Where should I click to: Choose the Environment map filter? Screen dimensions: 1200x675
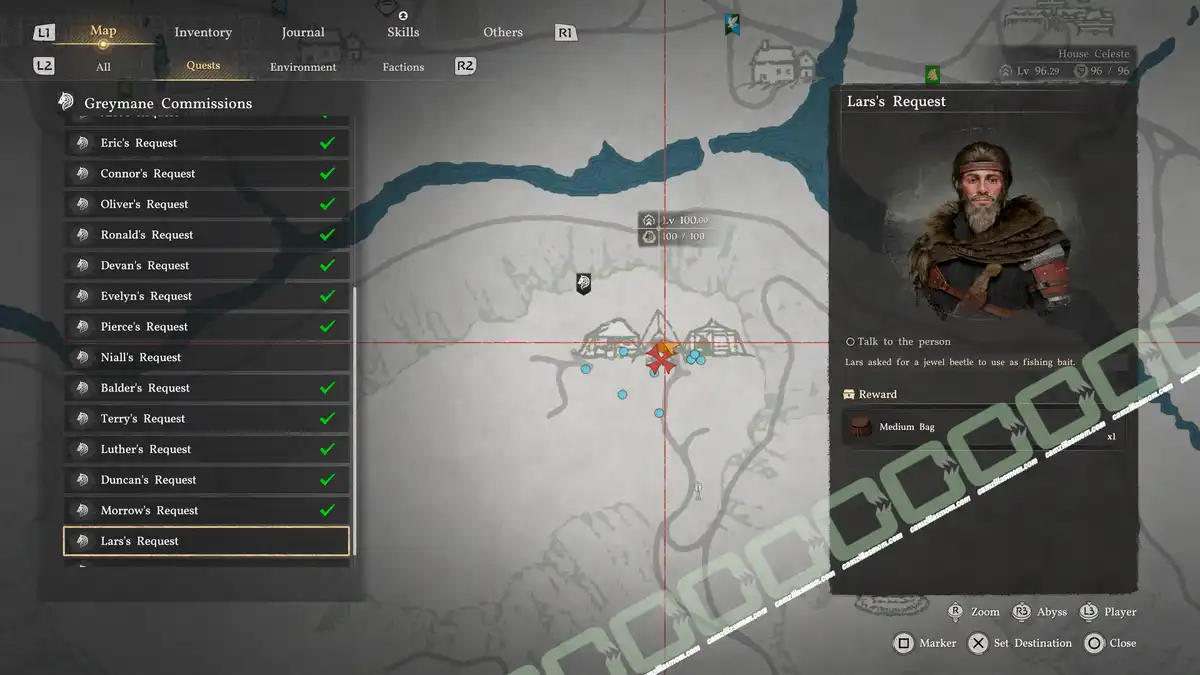tap(303, 67)
